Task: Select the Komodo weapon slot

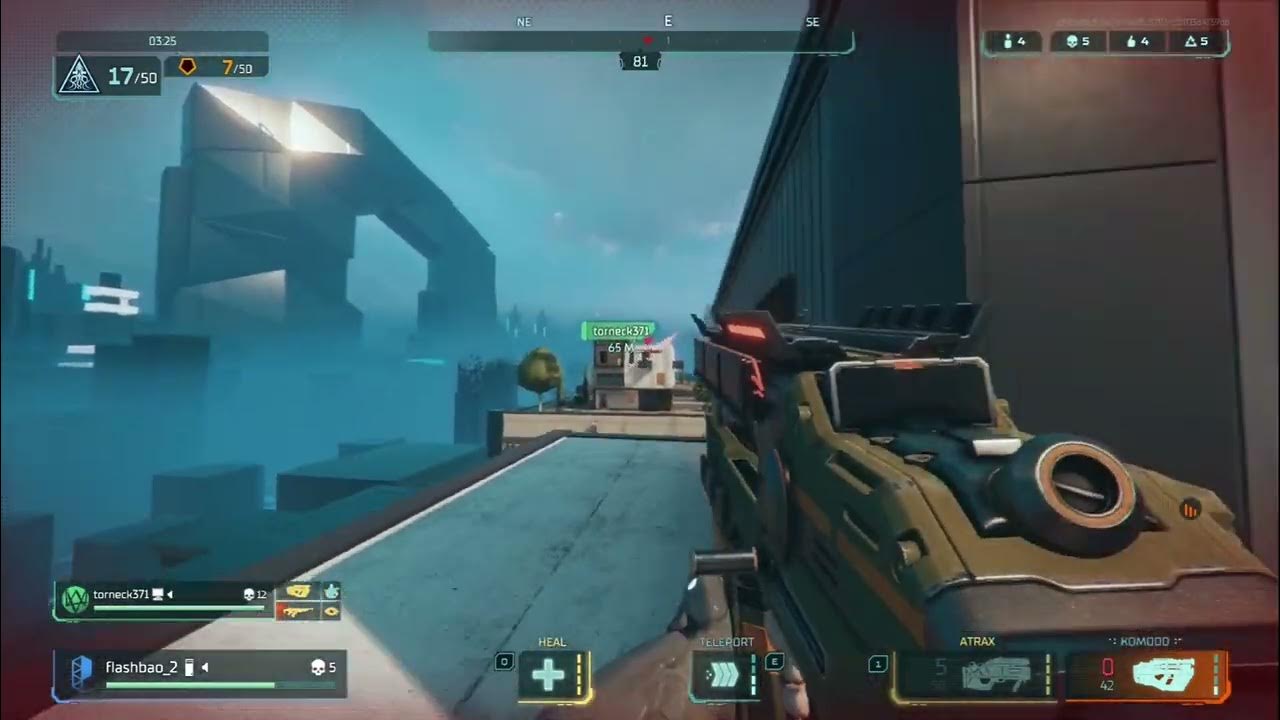Action: pyautogui.click(x=1146, y=676)
